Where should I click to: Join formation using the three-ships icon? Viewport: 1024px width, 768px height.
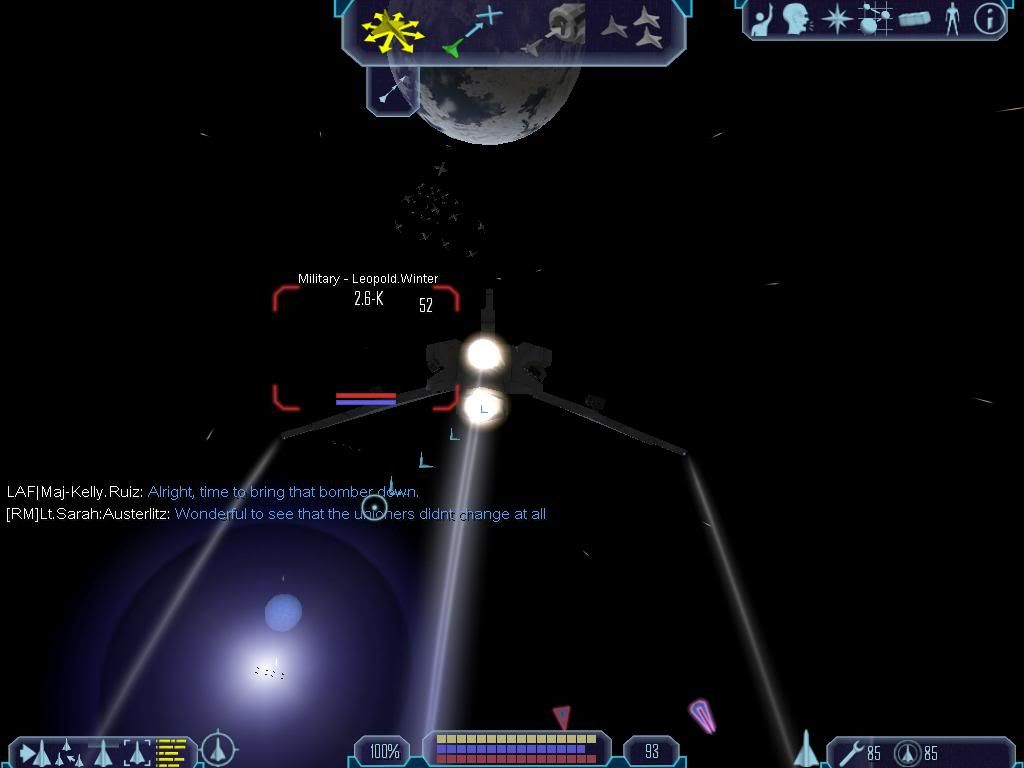coord(634,28)
